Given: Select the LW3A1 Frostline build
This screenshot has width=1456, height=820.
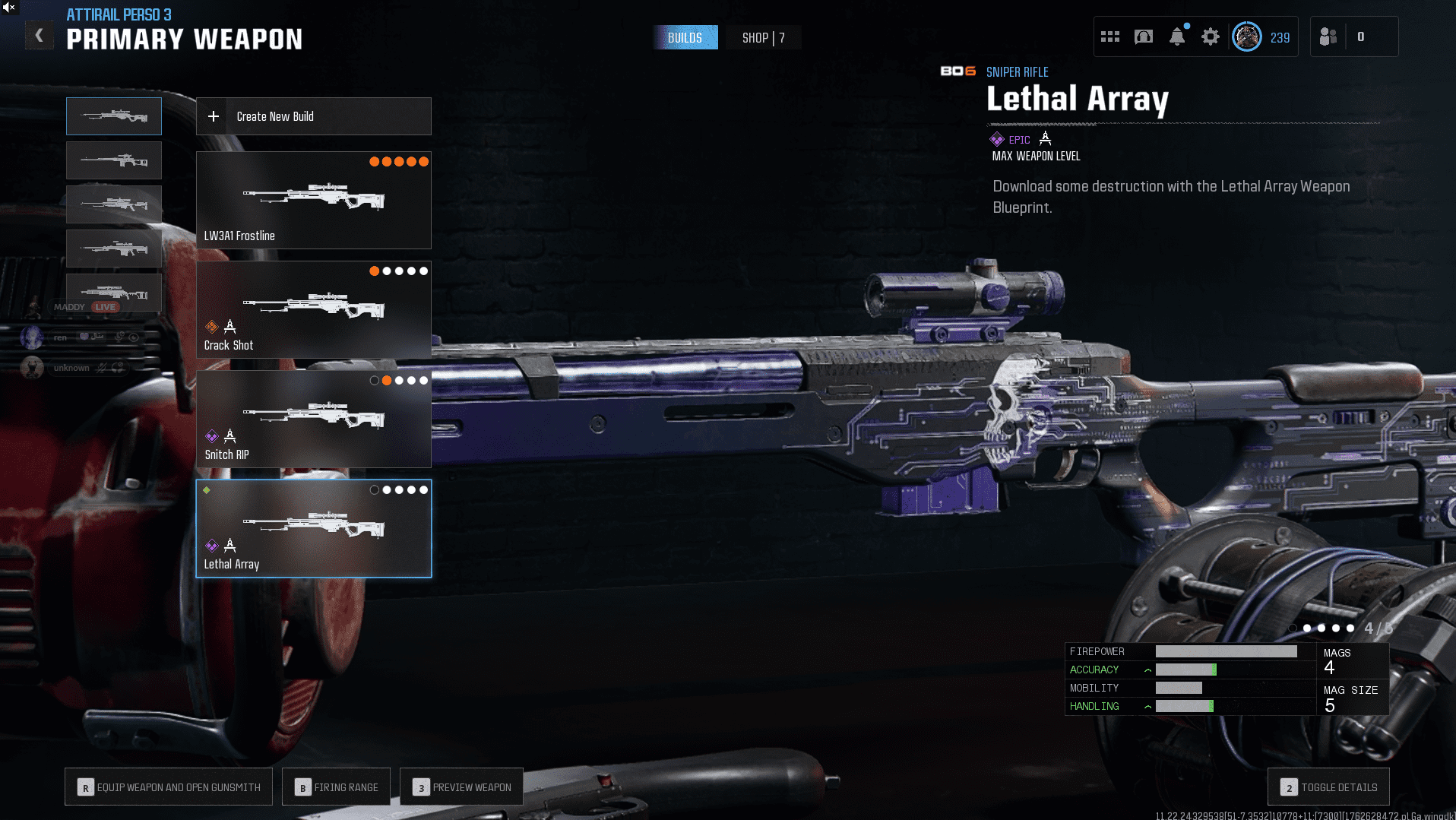Looking at the screenshot, I should 313,200.
